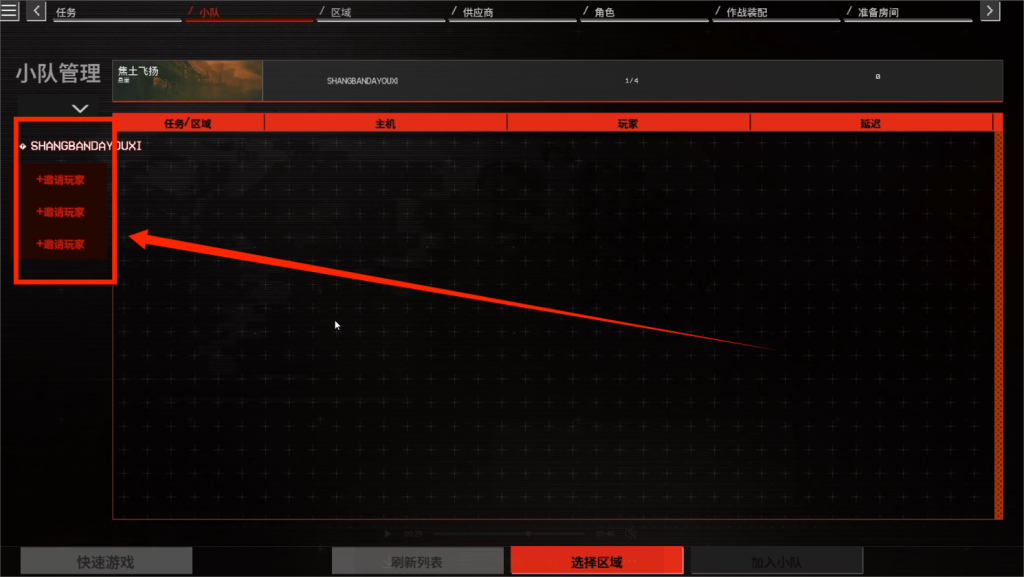Go to previous tabs with left arrow
Image resolution: width=1024 pixels, height=577 pixels.
(x=37, y=11)
